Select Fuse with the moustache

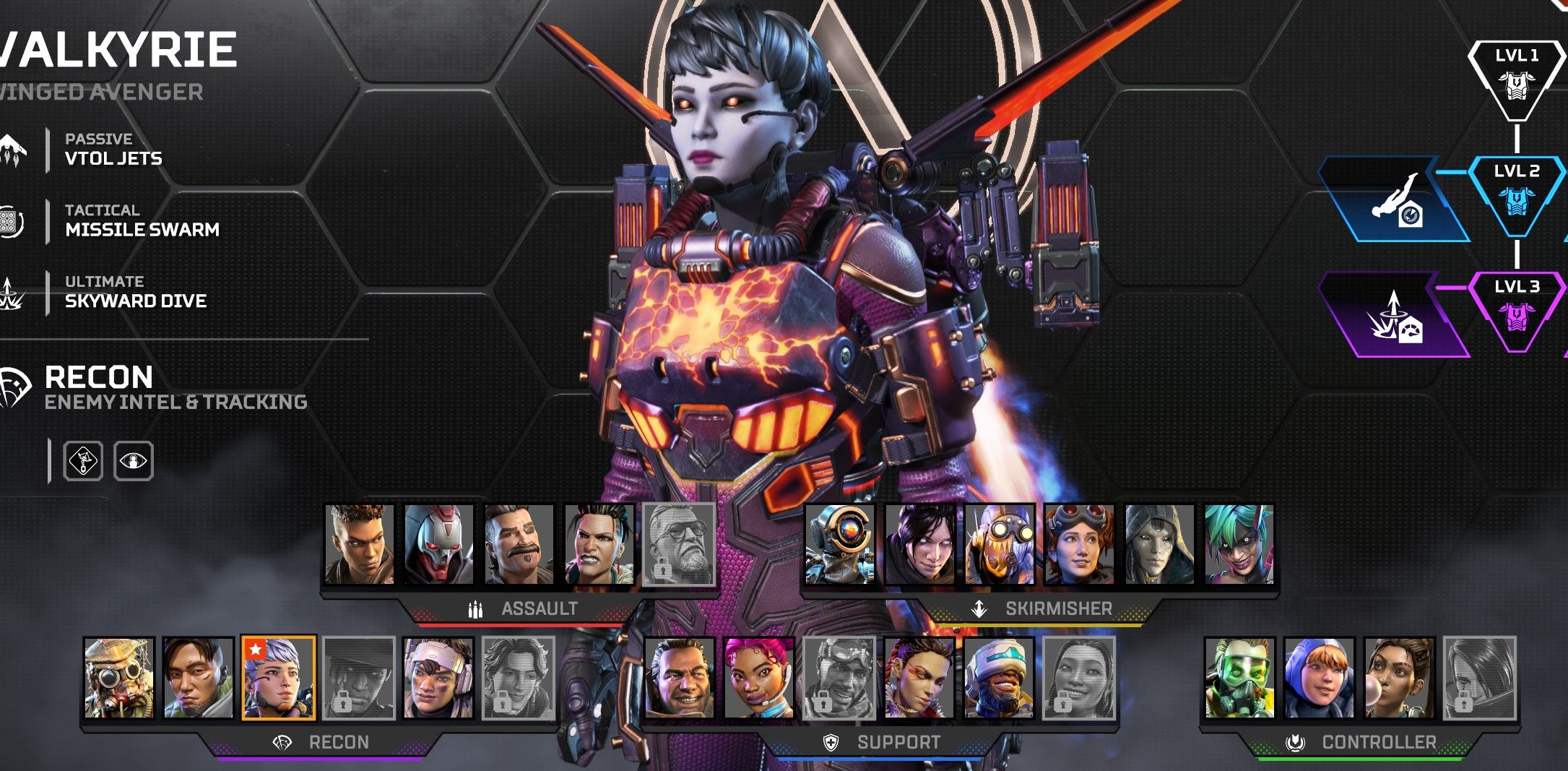click(519, 544)
